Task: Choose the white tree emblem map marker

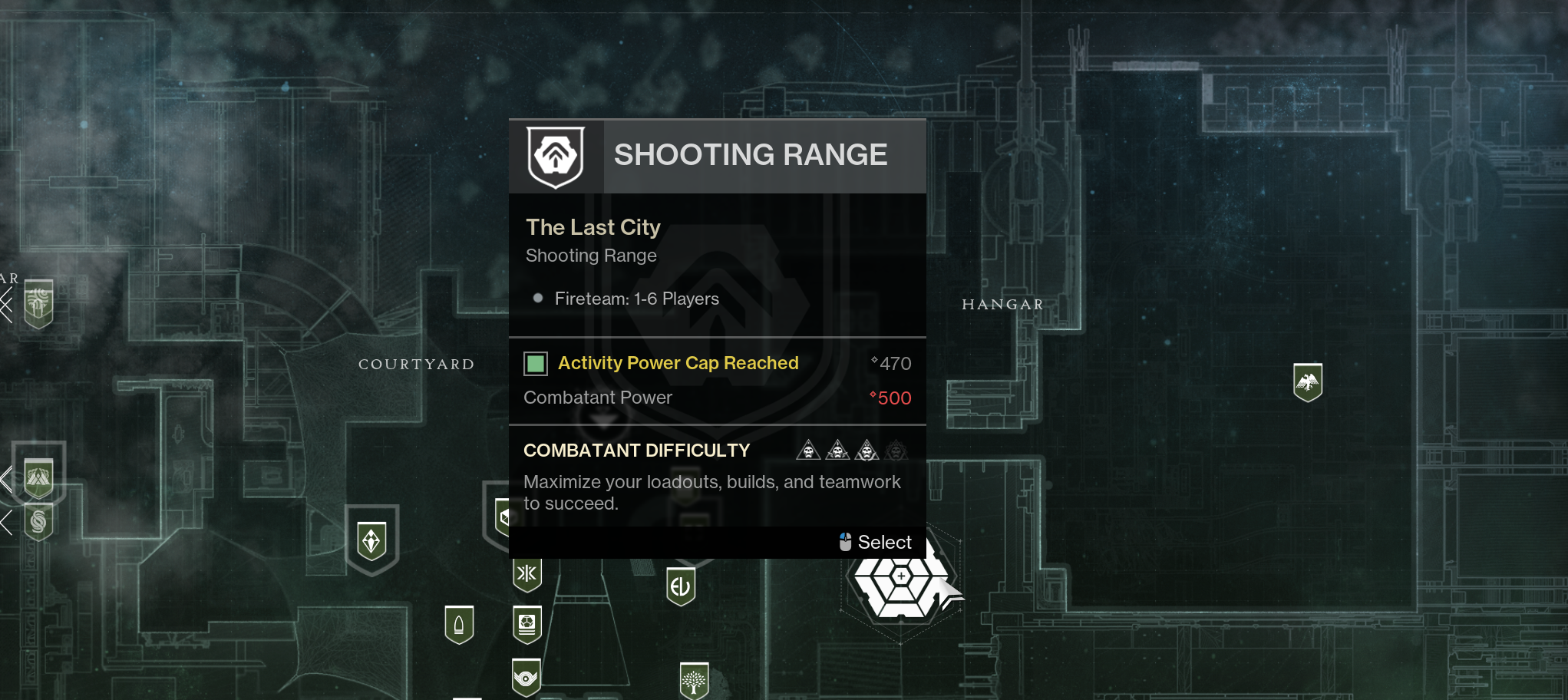Action: click(694, 681)
